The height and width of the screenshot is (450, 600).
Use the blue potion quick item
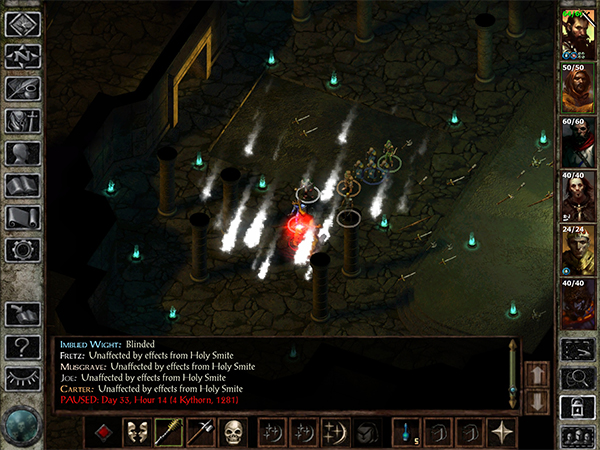tap(406, 432)
